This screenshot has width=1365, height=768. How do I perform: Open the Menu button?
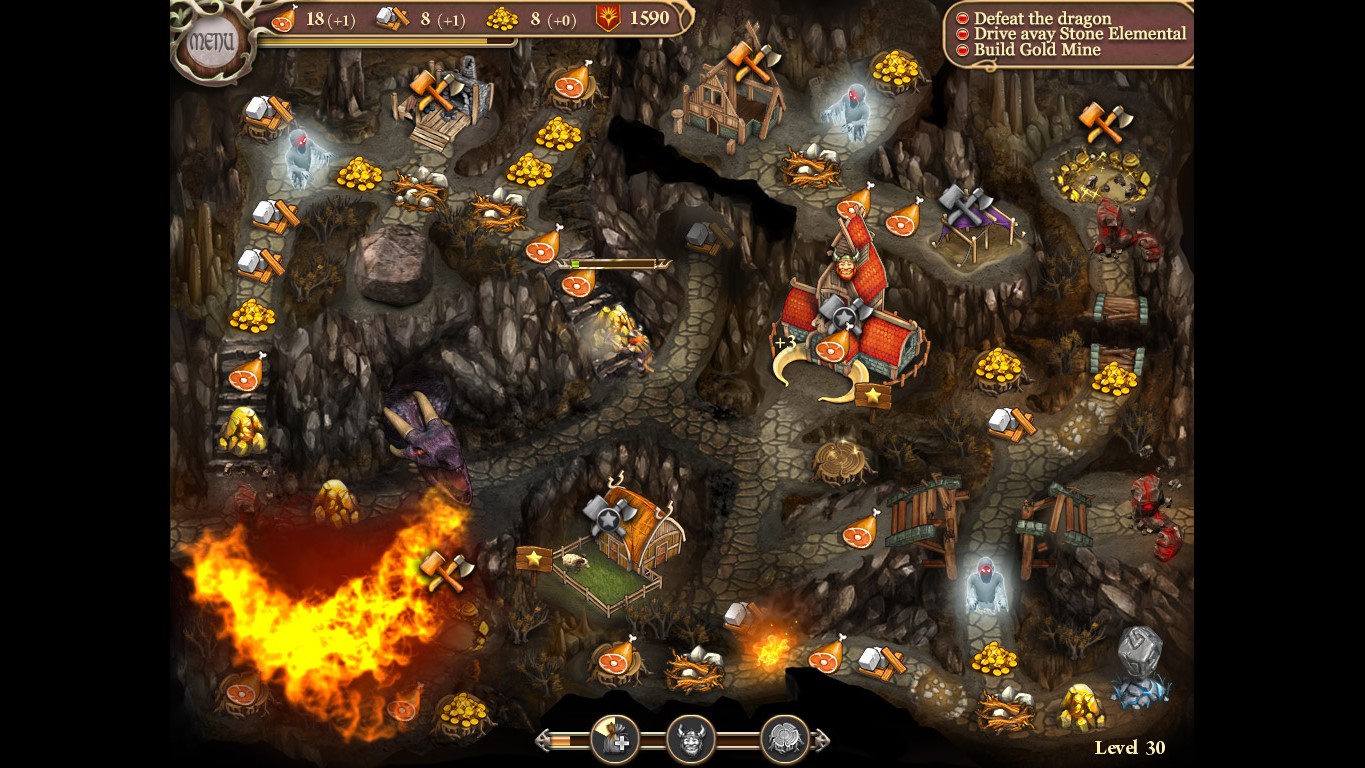pos(213,40)
